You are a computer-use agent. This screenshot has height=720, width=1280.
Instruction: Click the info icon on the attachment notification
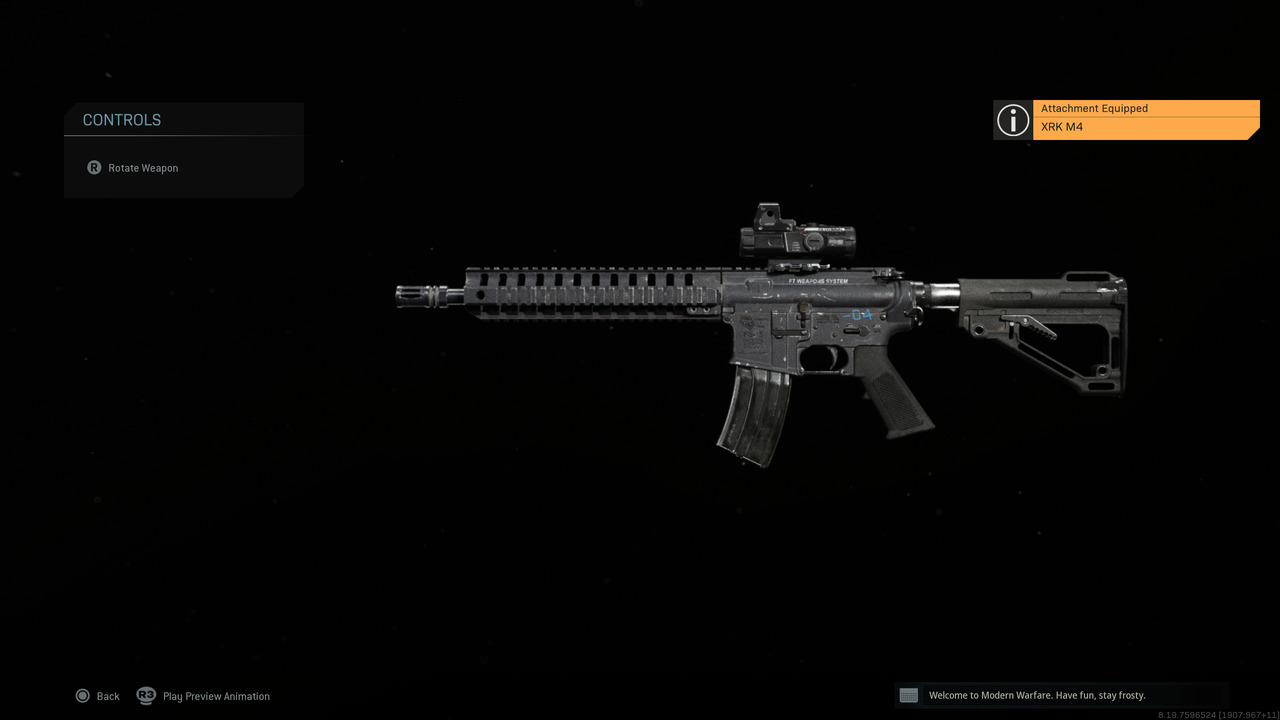1012,120
